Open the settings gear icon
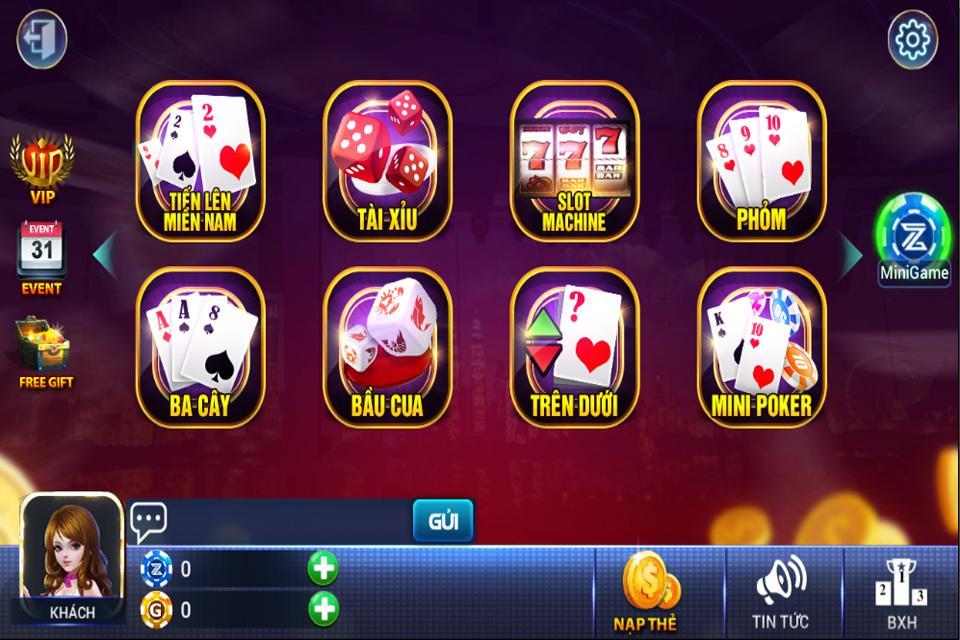 912,39
